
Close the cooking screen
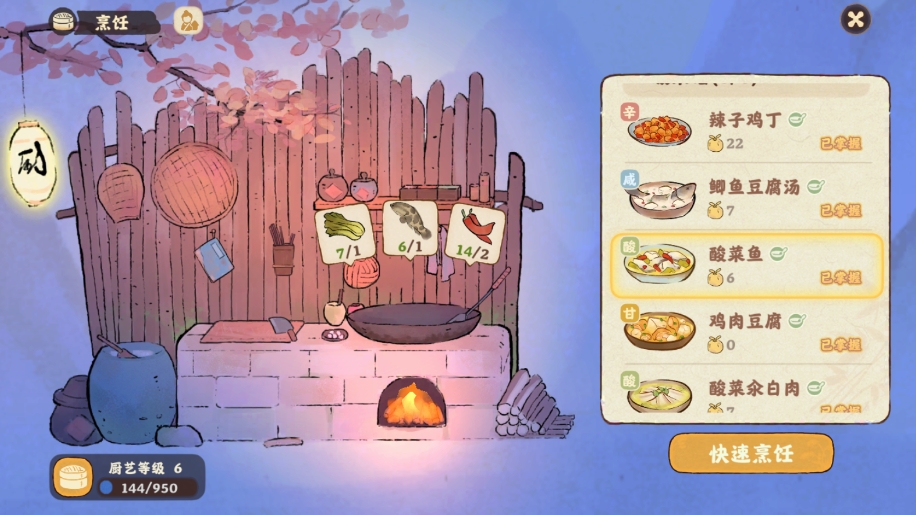855,19
